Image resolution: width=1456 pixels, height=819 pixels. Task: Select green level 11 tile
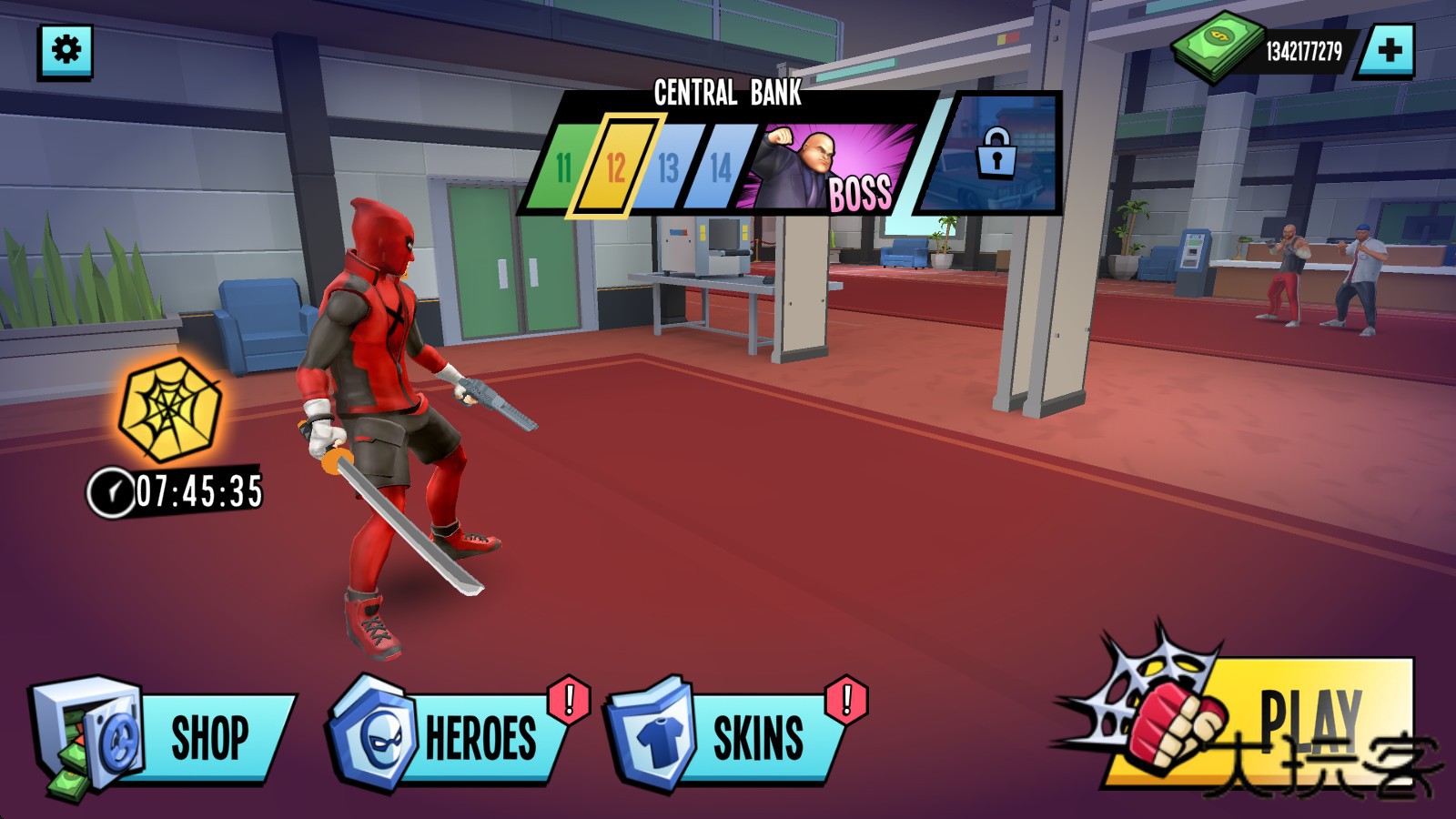pyautogui.click(x=564, y=167)
